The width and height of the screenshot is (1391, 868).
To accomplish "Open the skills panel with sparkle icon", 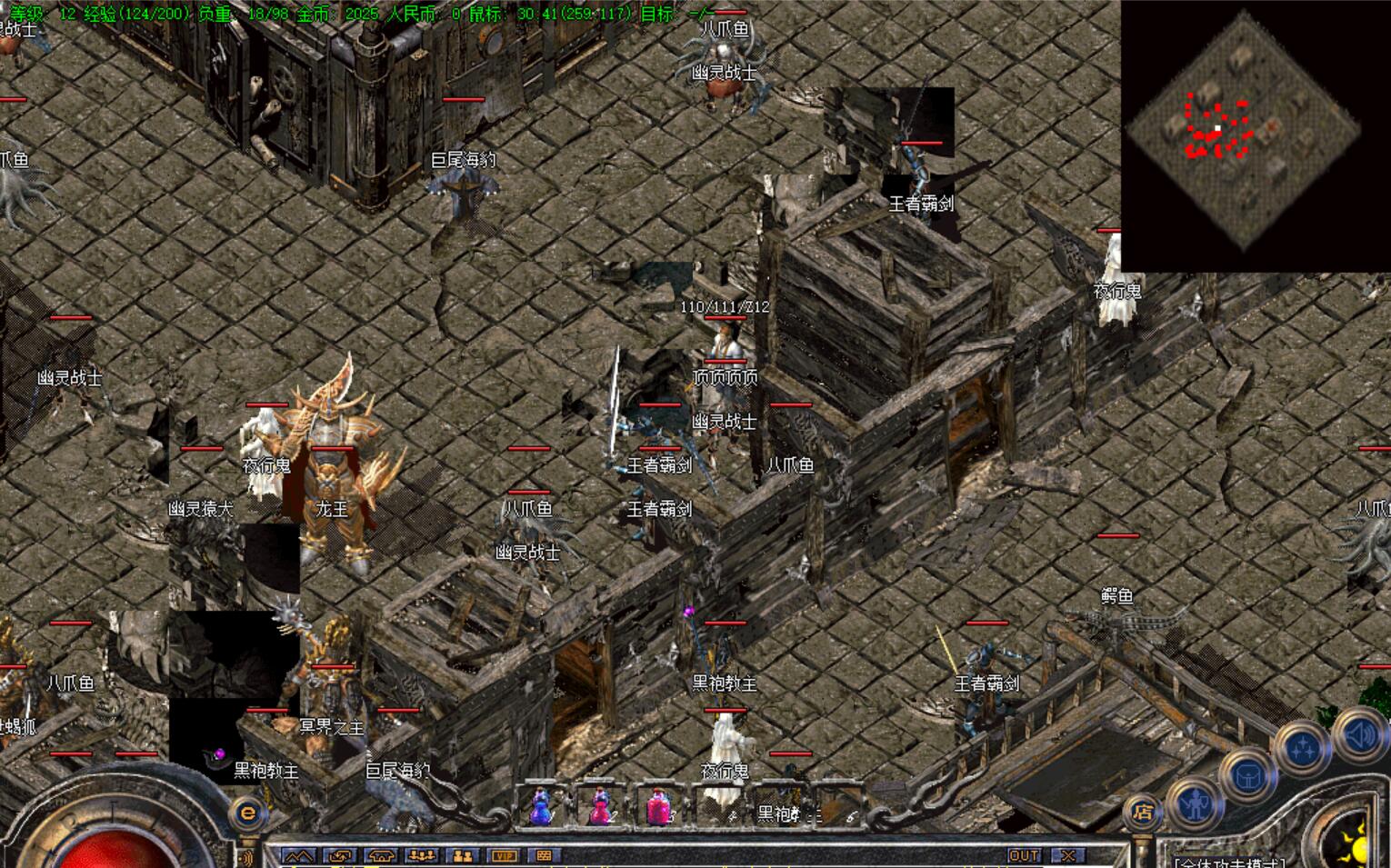I will click(x=1304, y=749).
